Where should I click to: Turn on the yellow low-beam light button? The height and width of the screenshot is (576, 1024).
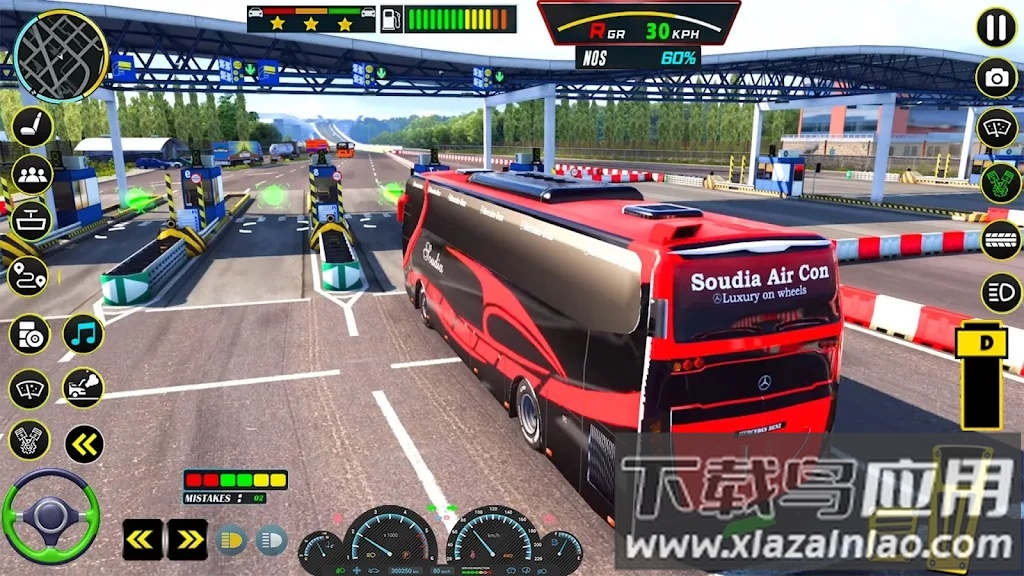click(232, 540)
